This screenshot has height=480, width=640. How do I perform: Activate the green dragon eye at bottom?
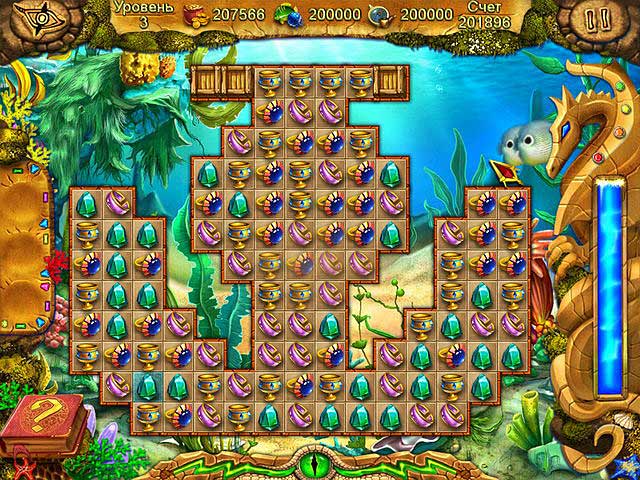[319, 464]
